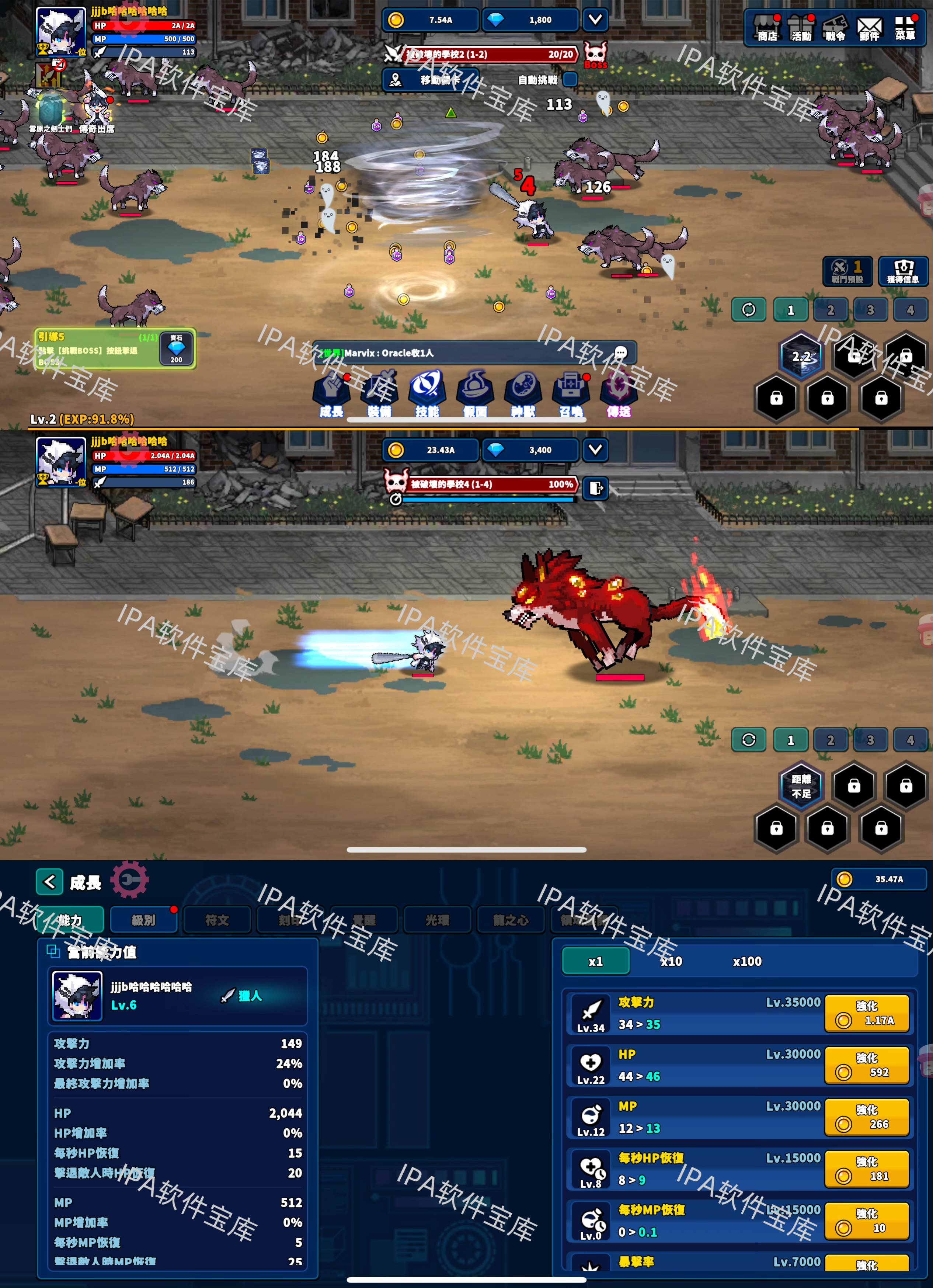Select the x10 upgrade multiplier

click(671, 961)
